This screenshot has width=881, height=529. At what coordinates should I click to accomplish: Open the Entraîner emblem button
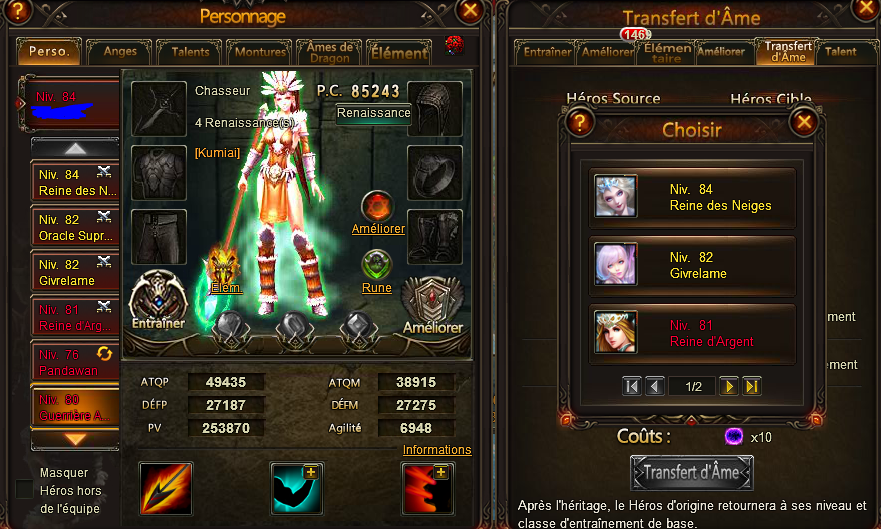pos(158,301)
